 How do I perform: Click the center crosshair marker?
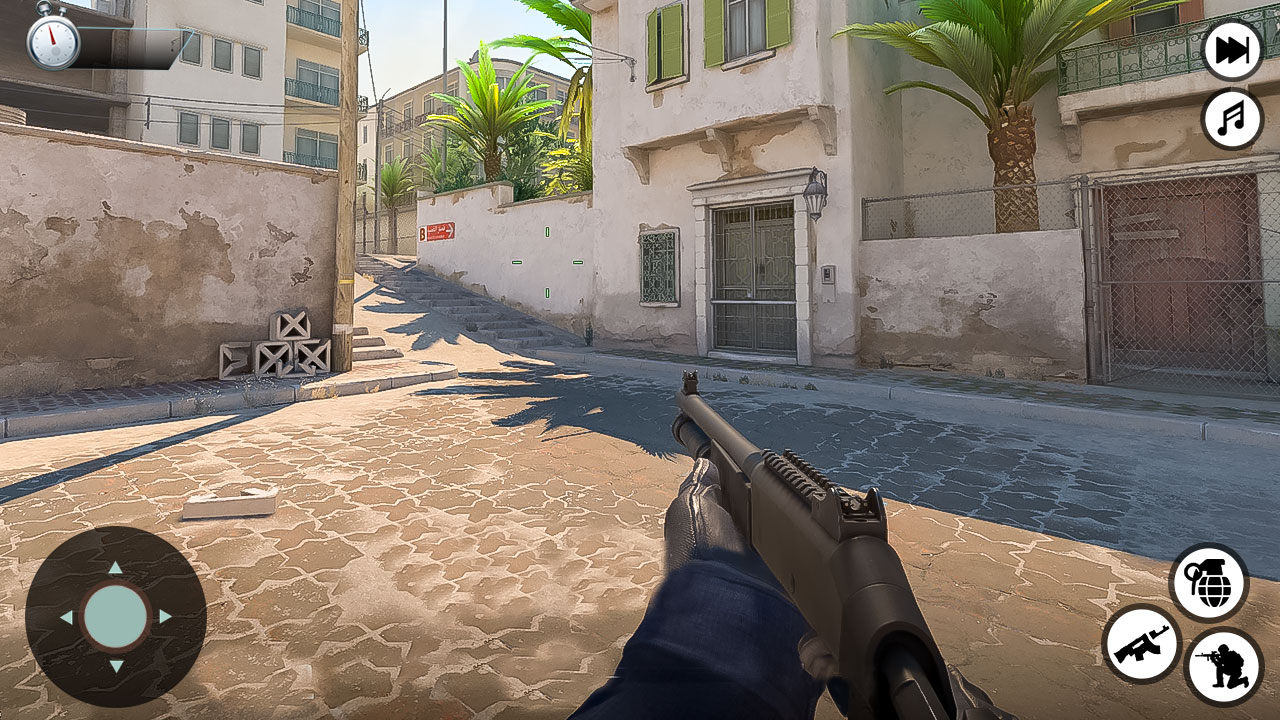tap(547, 262)
